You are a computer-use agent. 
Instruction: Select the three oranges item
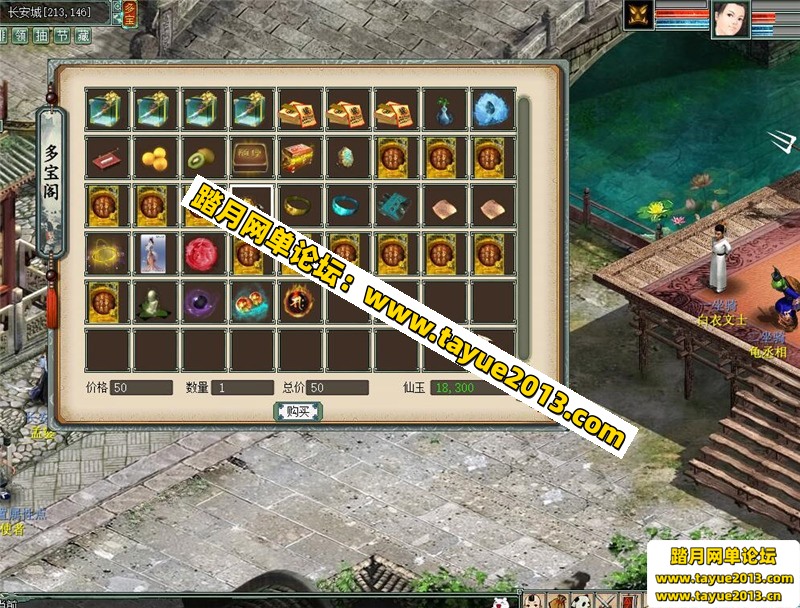point(153,158)
